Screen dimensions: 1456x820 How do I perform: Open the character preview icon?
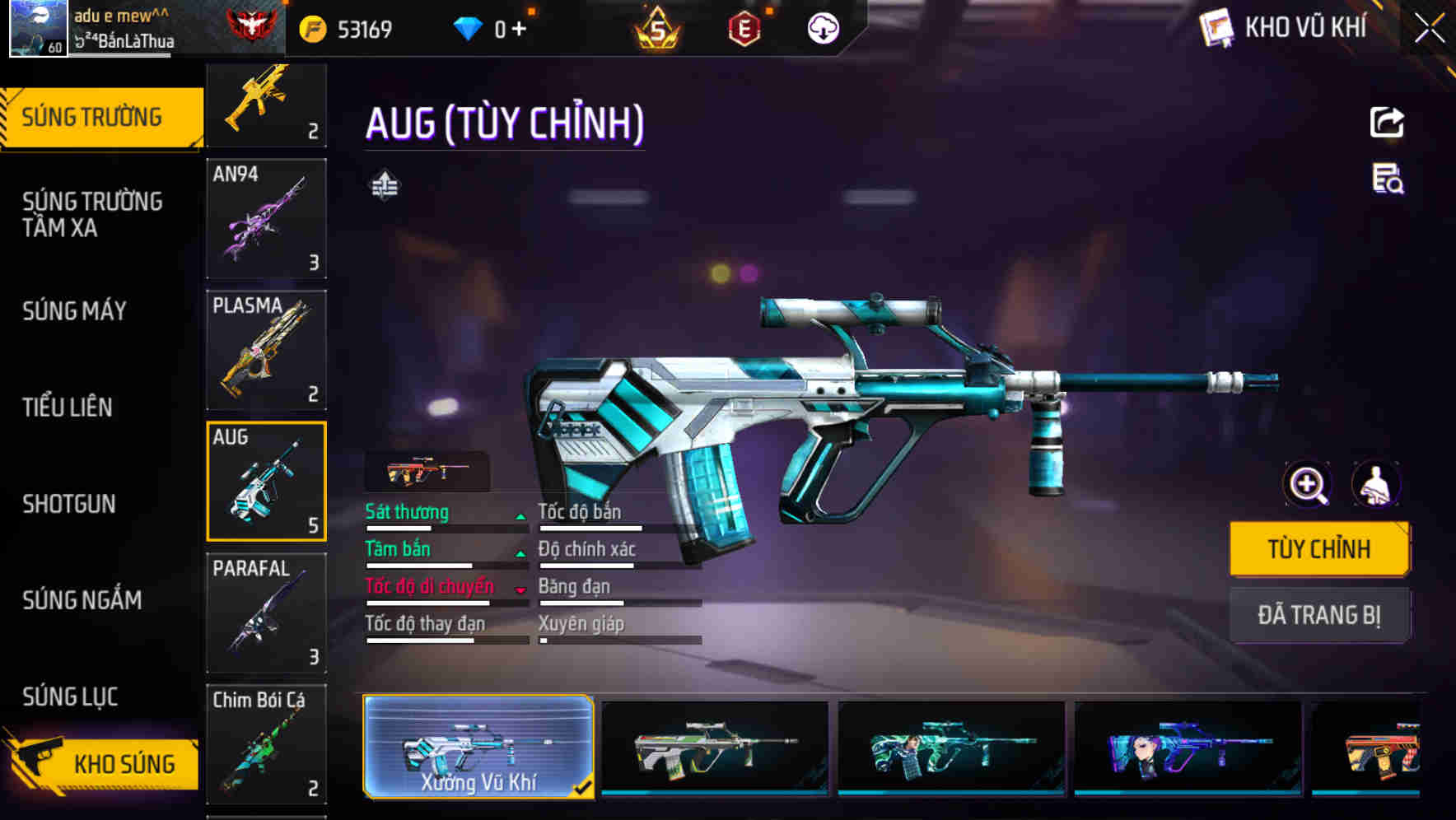coord(1376,484)
